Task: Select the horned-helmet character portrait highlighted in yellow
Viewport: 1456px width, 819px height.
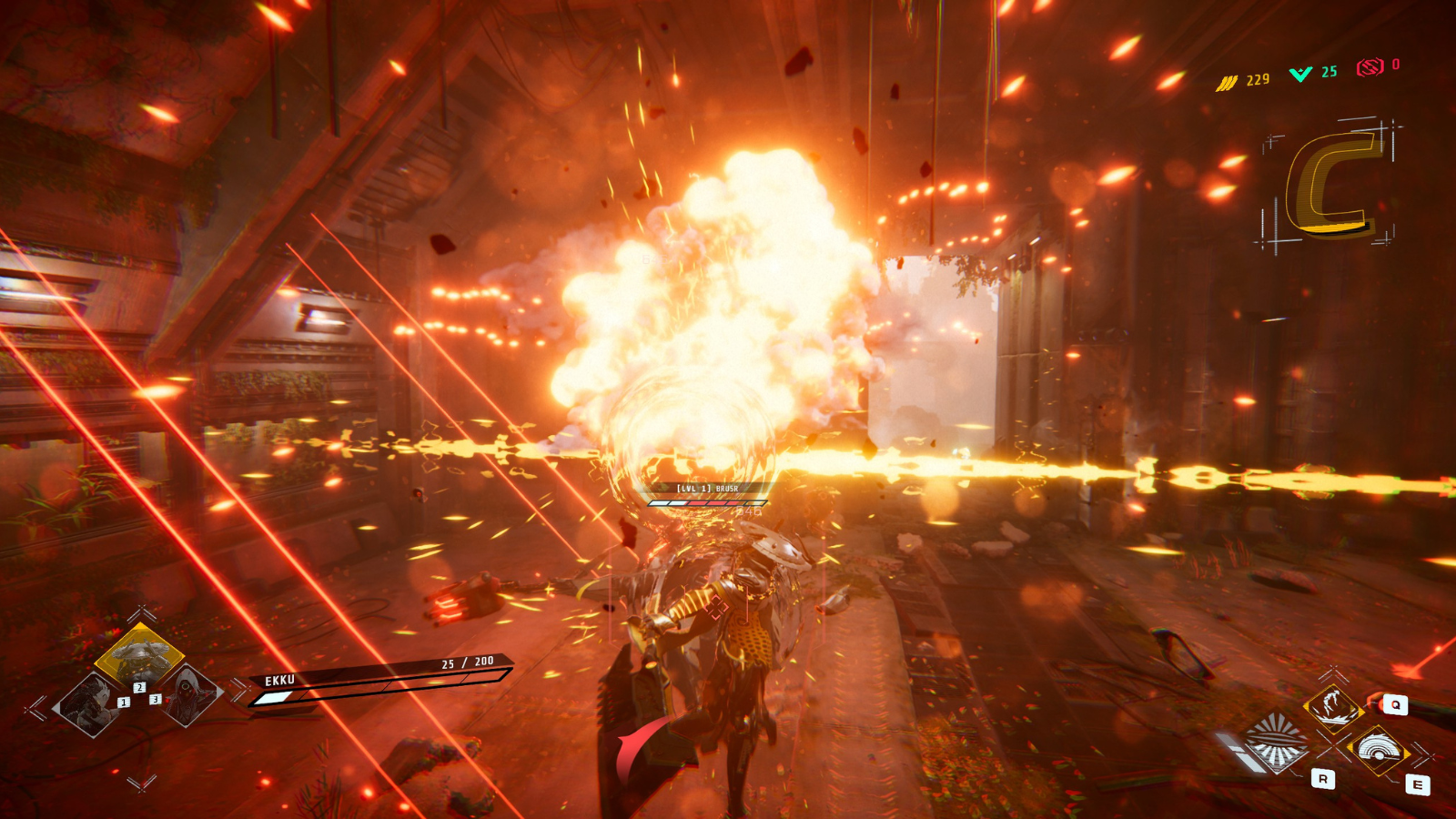Action: [x=138, y=654]
